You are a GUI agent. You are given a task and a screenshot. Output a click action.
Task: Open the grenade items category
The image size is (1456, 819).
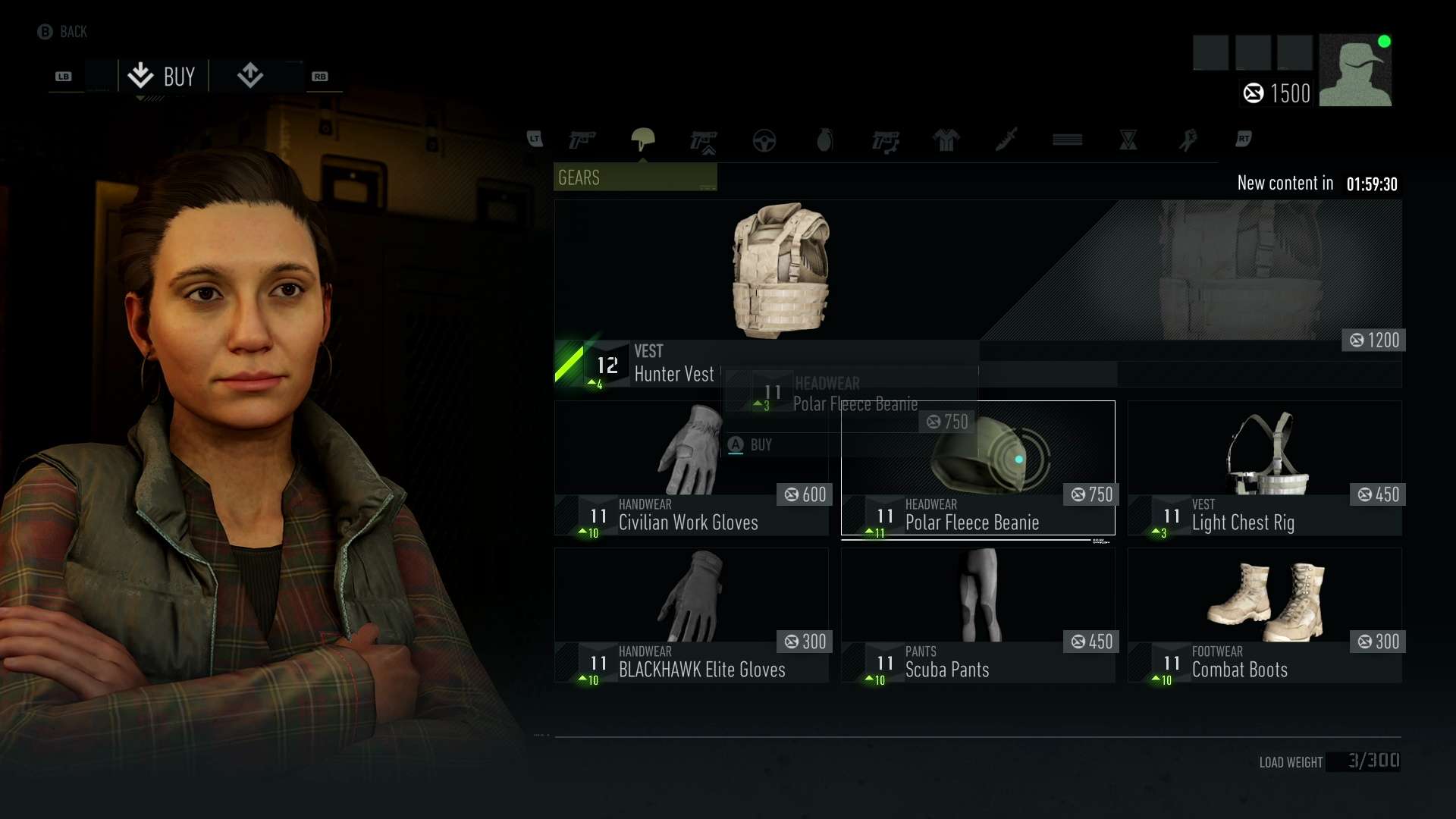[825, 140]
